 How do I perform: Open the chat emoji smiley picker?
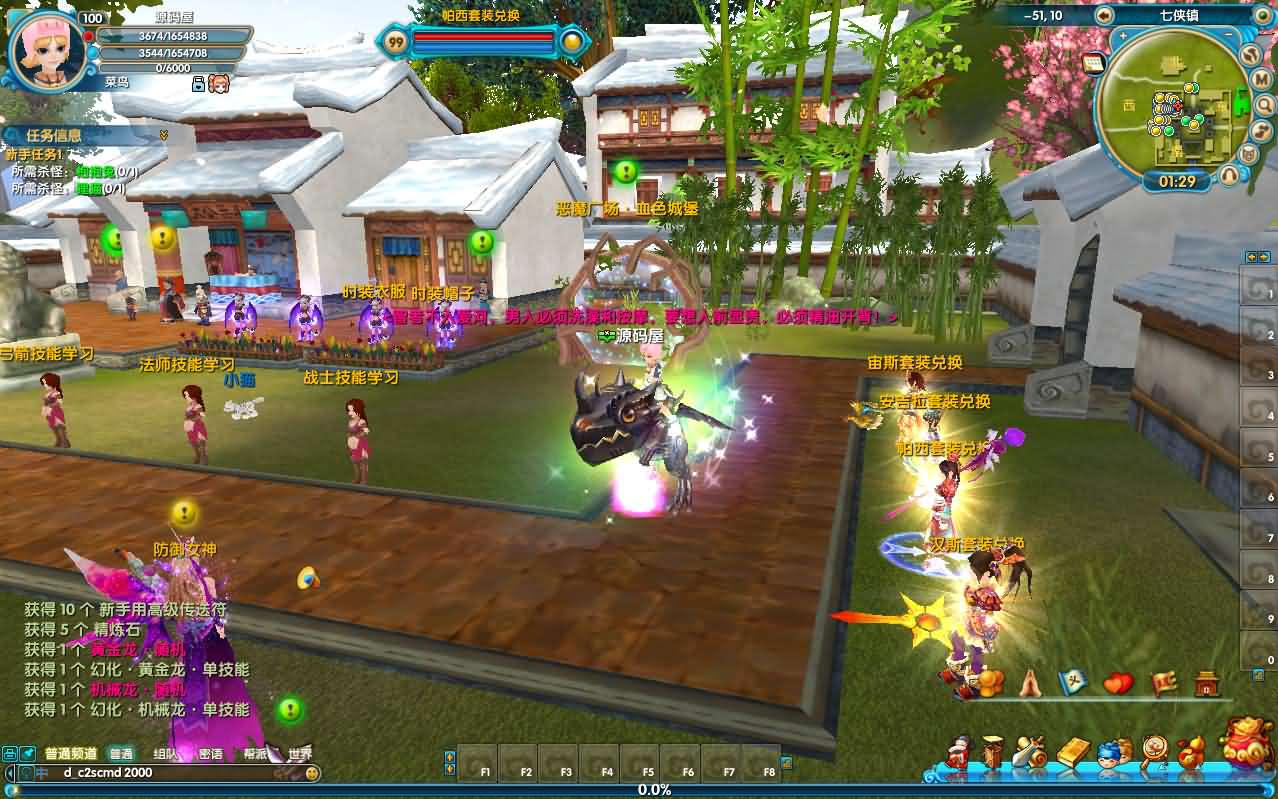313,773
